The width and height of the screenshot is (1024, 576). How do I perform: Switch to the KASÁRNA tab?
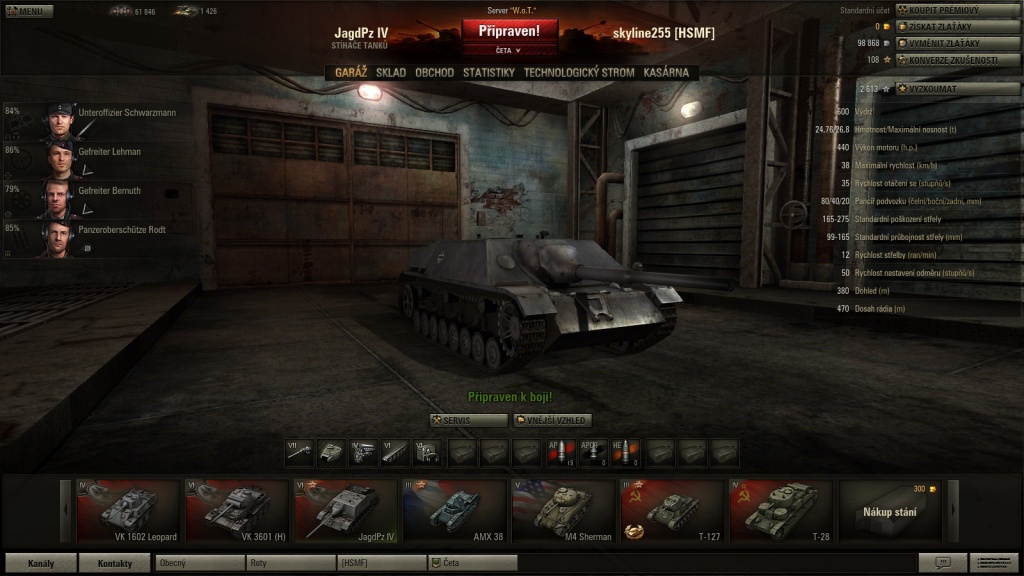666,72
